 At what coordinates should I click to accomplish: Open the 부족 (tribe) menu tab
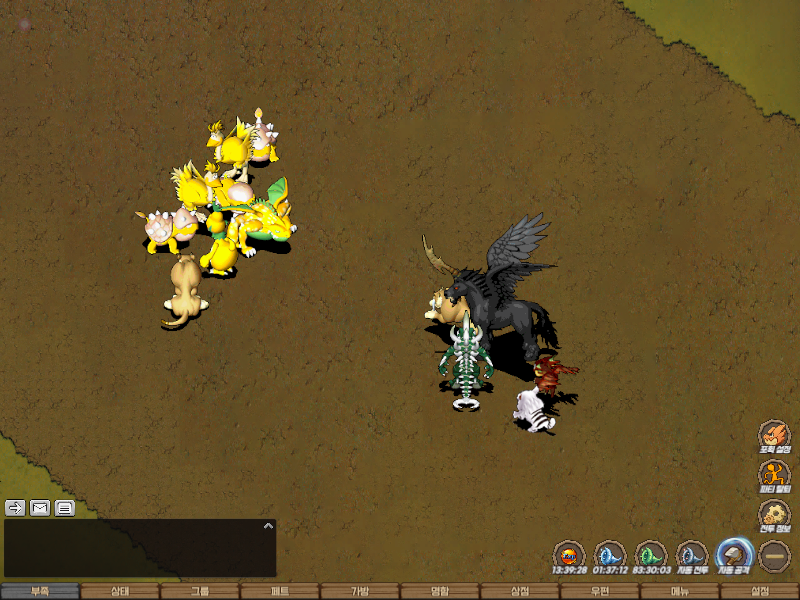coord(40,591)
